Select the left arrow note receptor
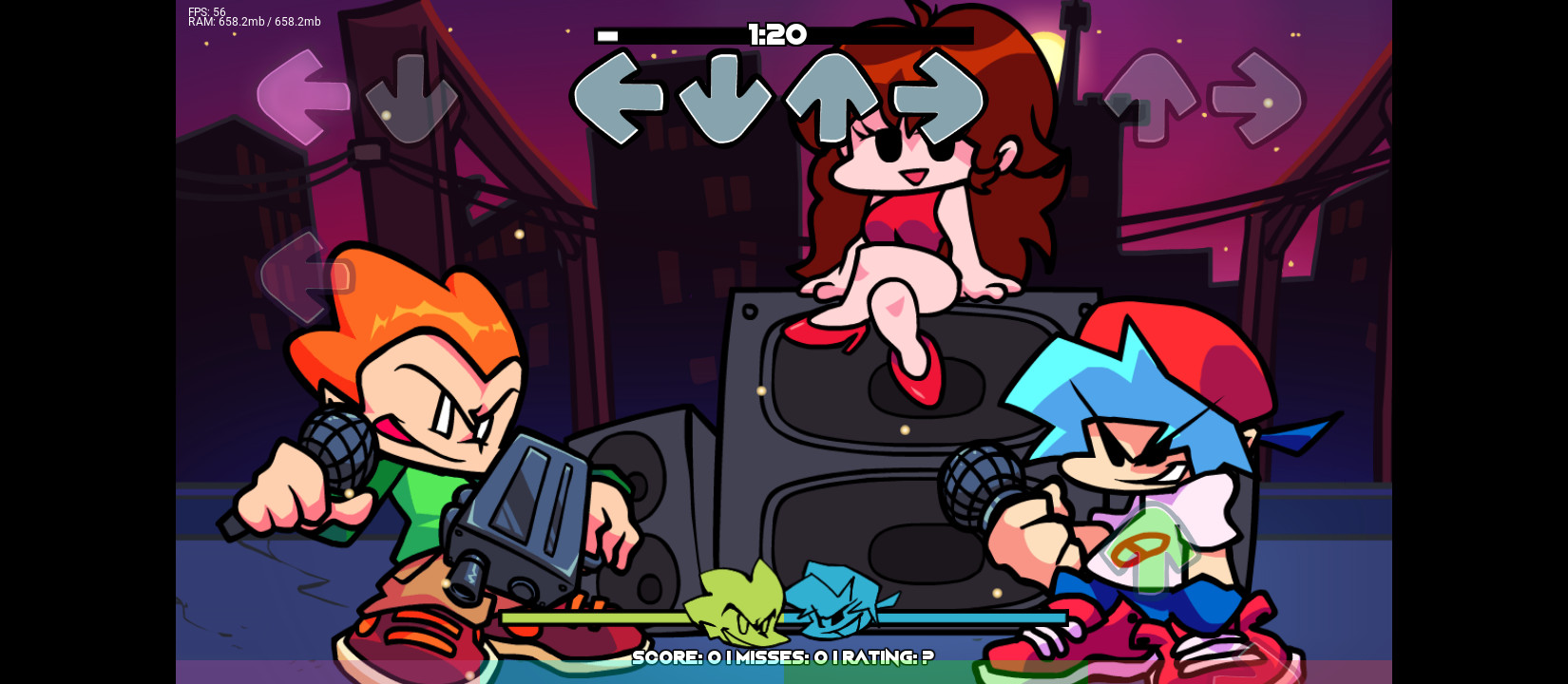 pos(619,98)
